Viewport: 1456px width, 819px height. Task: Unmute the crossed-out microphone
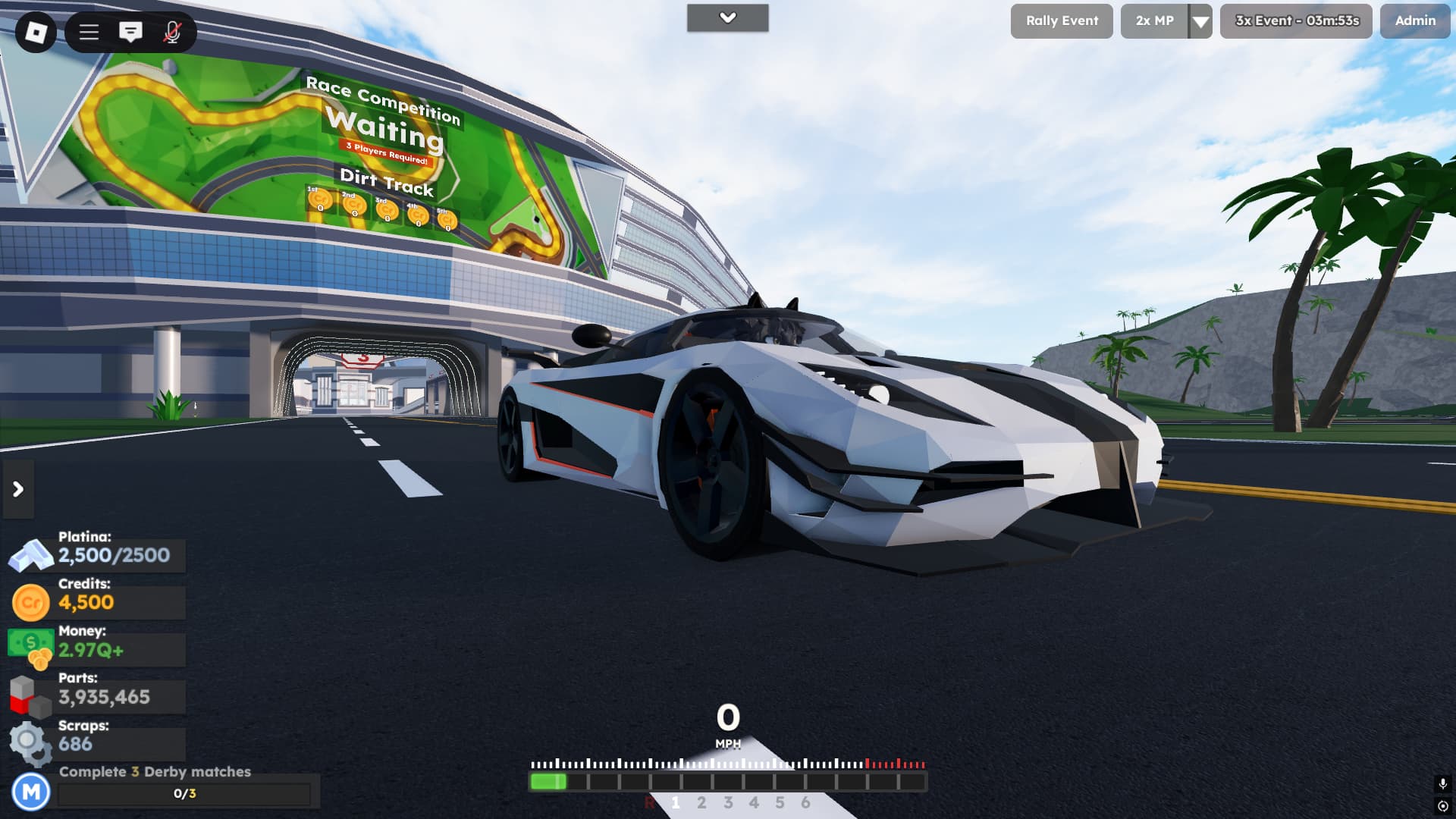point(172,32)
